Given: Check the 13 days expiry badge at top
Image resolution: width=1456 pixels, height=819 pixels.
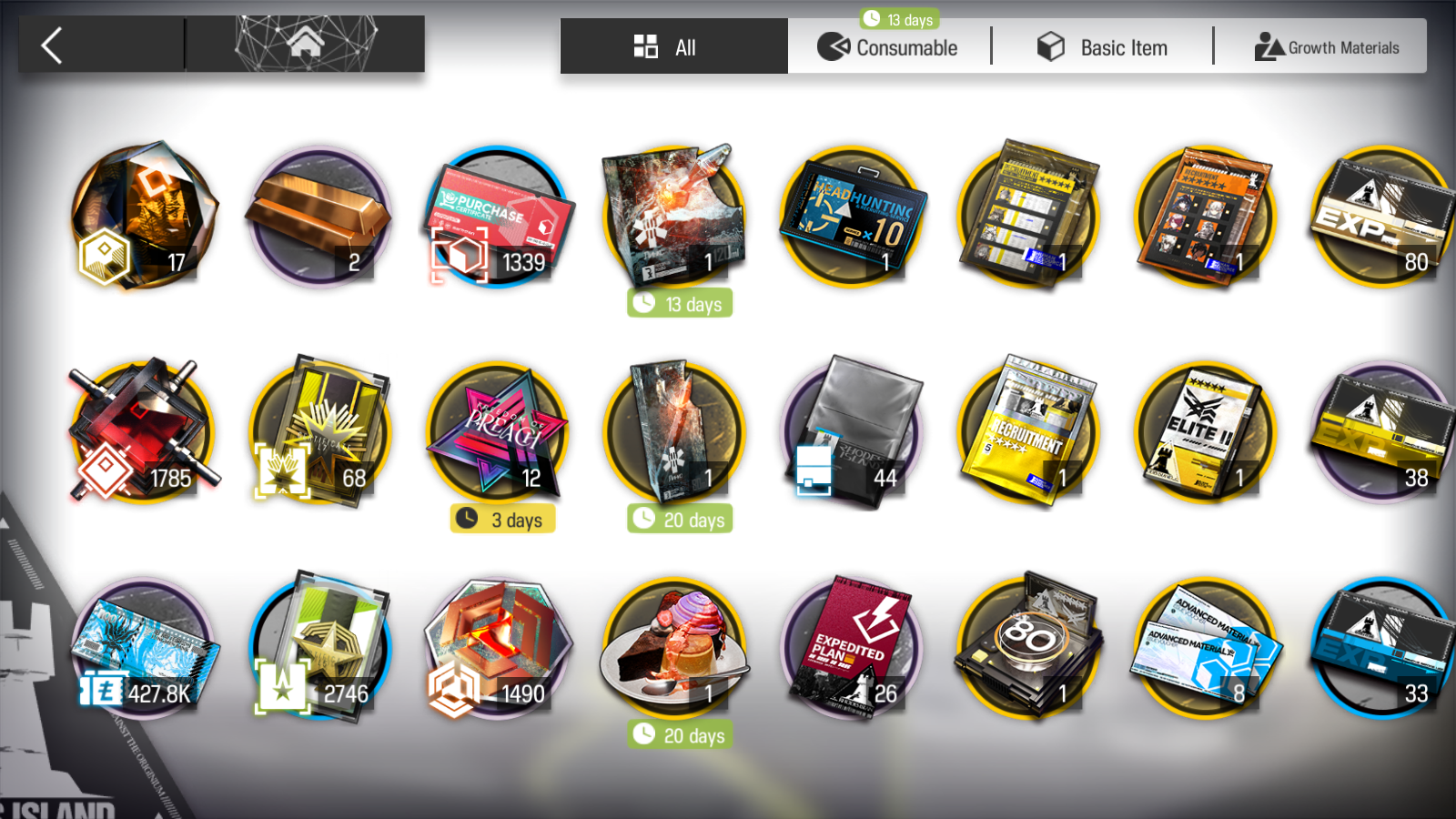Looking at the screenshot, I should coord(899,18).
